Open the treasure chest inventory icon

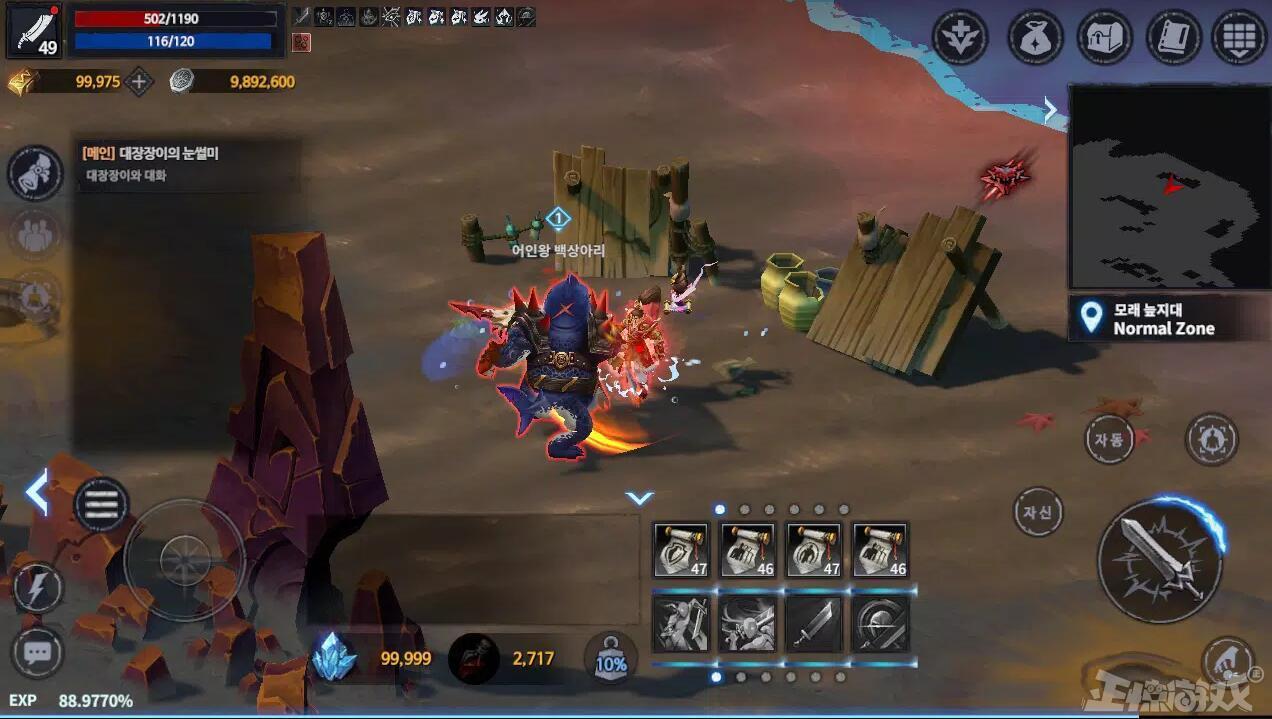pyautogui.click(x=1104, y=38)
